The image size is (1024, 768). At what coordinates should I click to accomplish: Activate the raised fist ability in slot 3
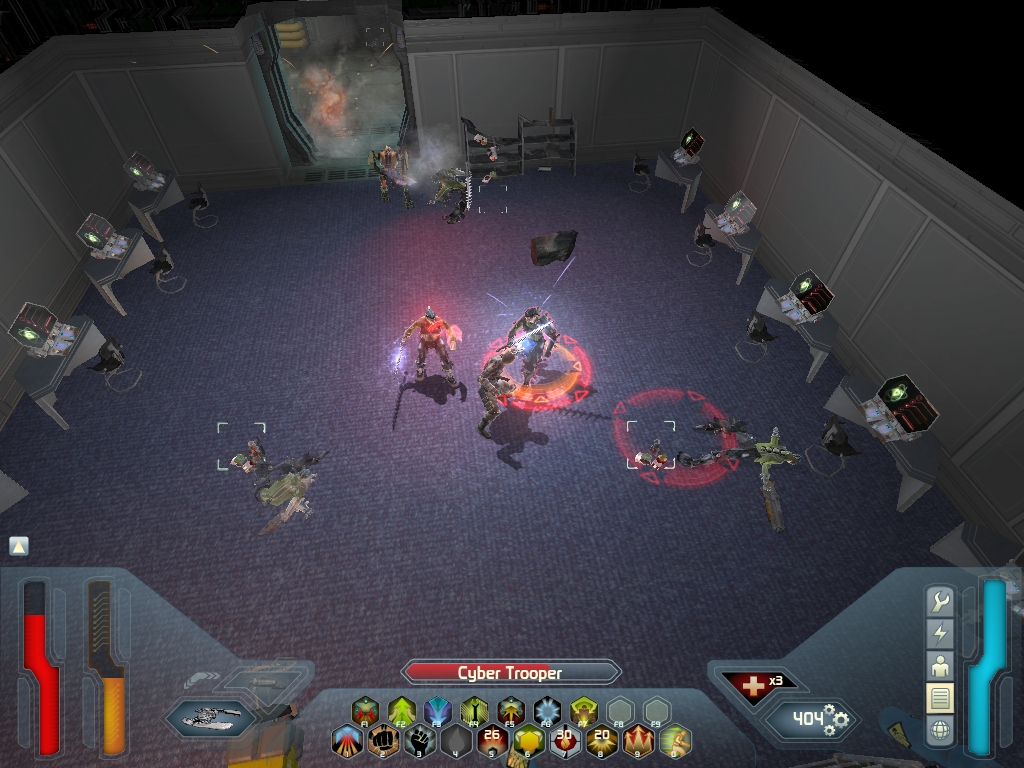420,741
